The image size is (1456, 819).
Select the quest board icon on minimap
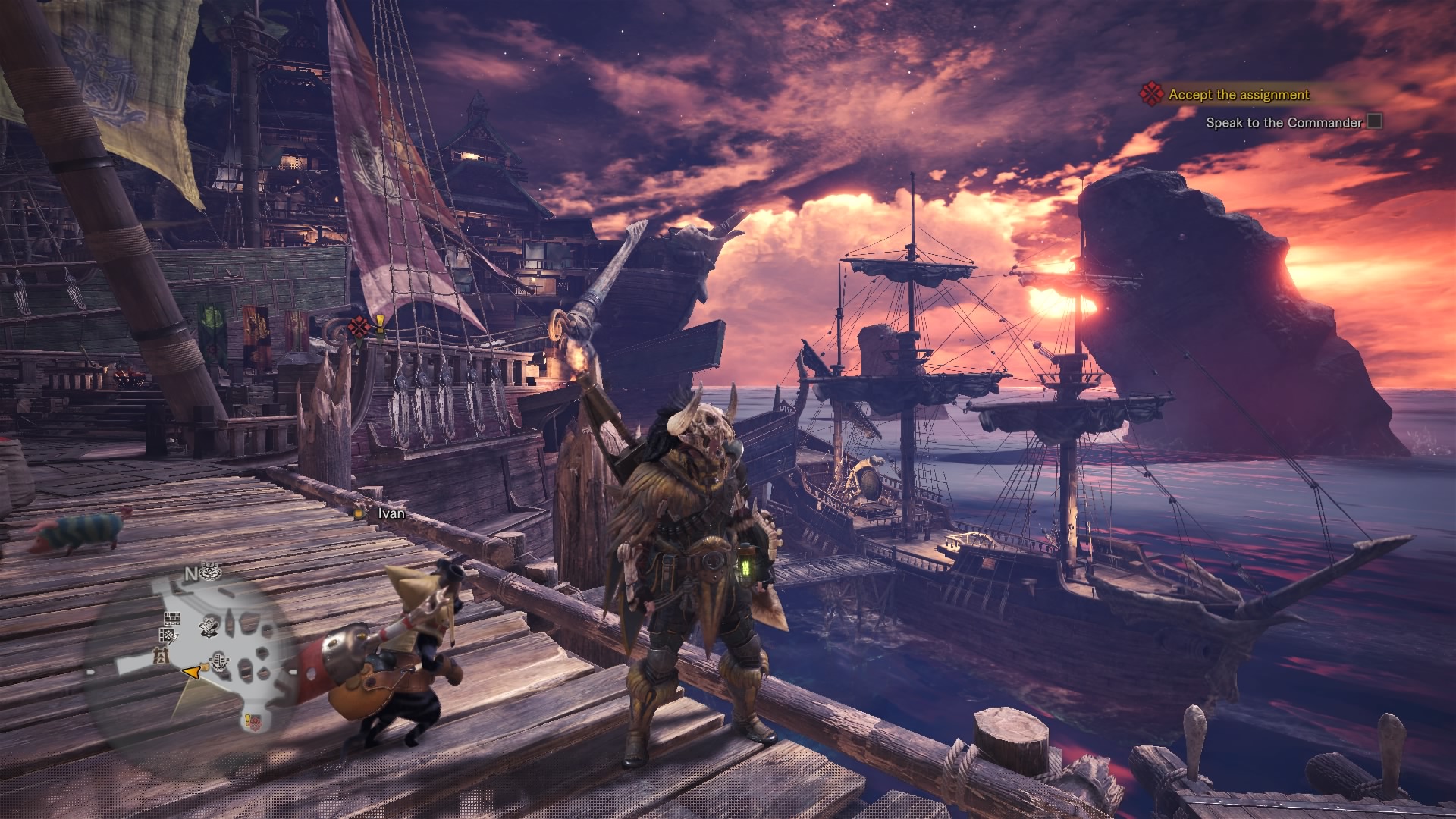[169, 634]
